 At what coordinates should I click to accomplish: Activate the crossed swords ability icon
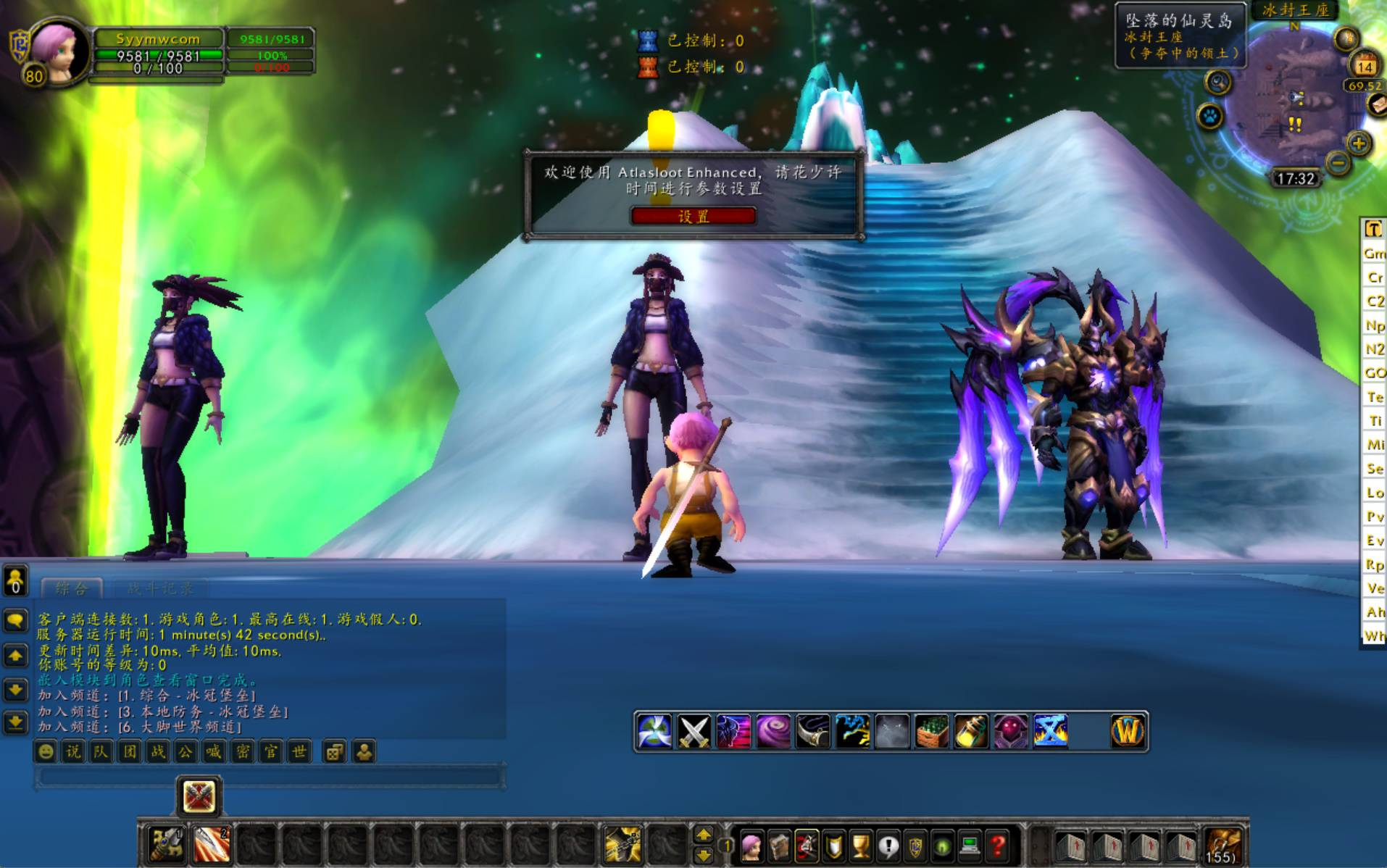(x=693, y=731)
